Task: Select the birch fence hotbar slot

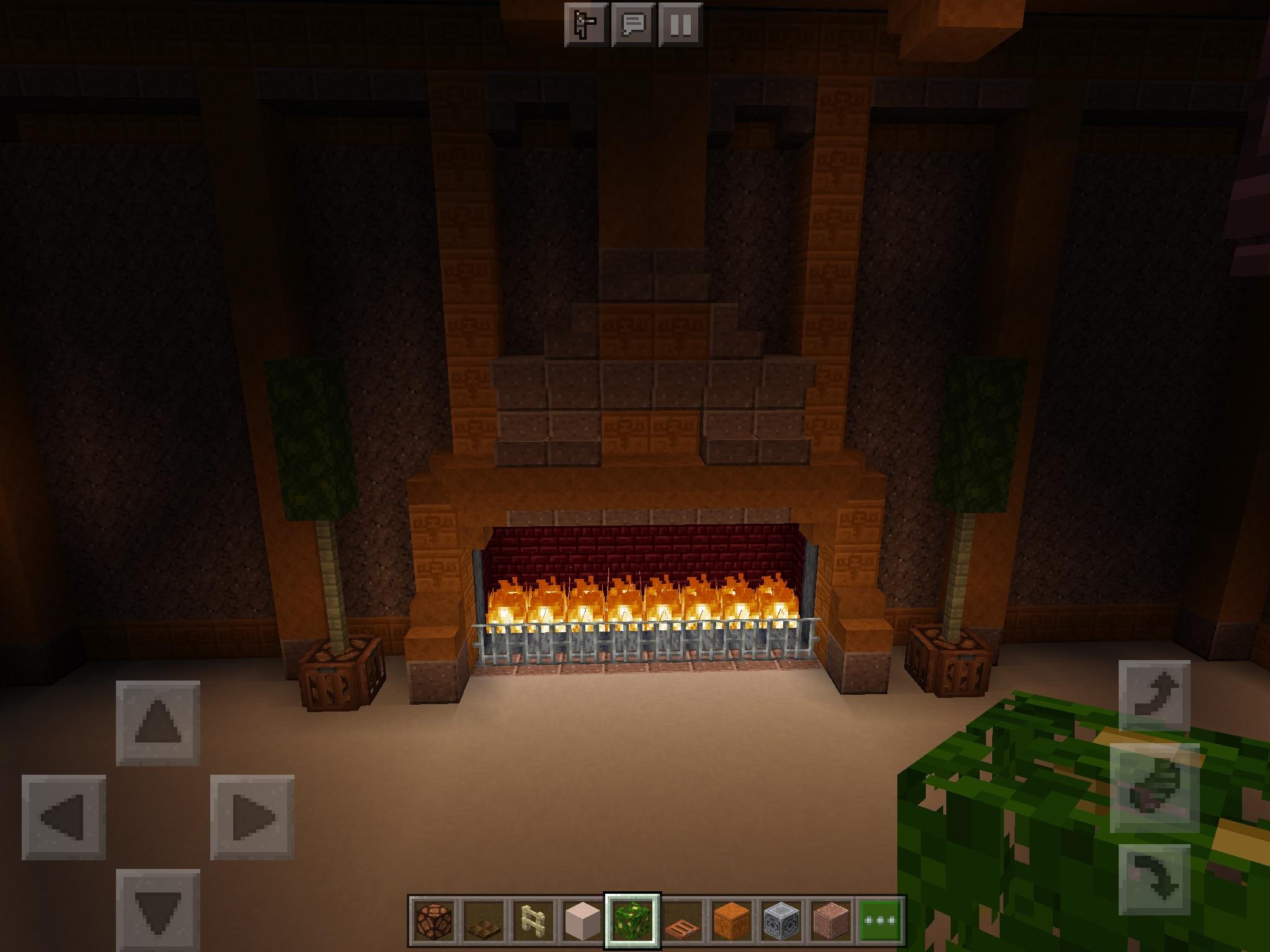Action: pos(533,919)
